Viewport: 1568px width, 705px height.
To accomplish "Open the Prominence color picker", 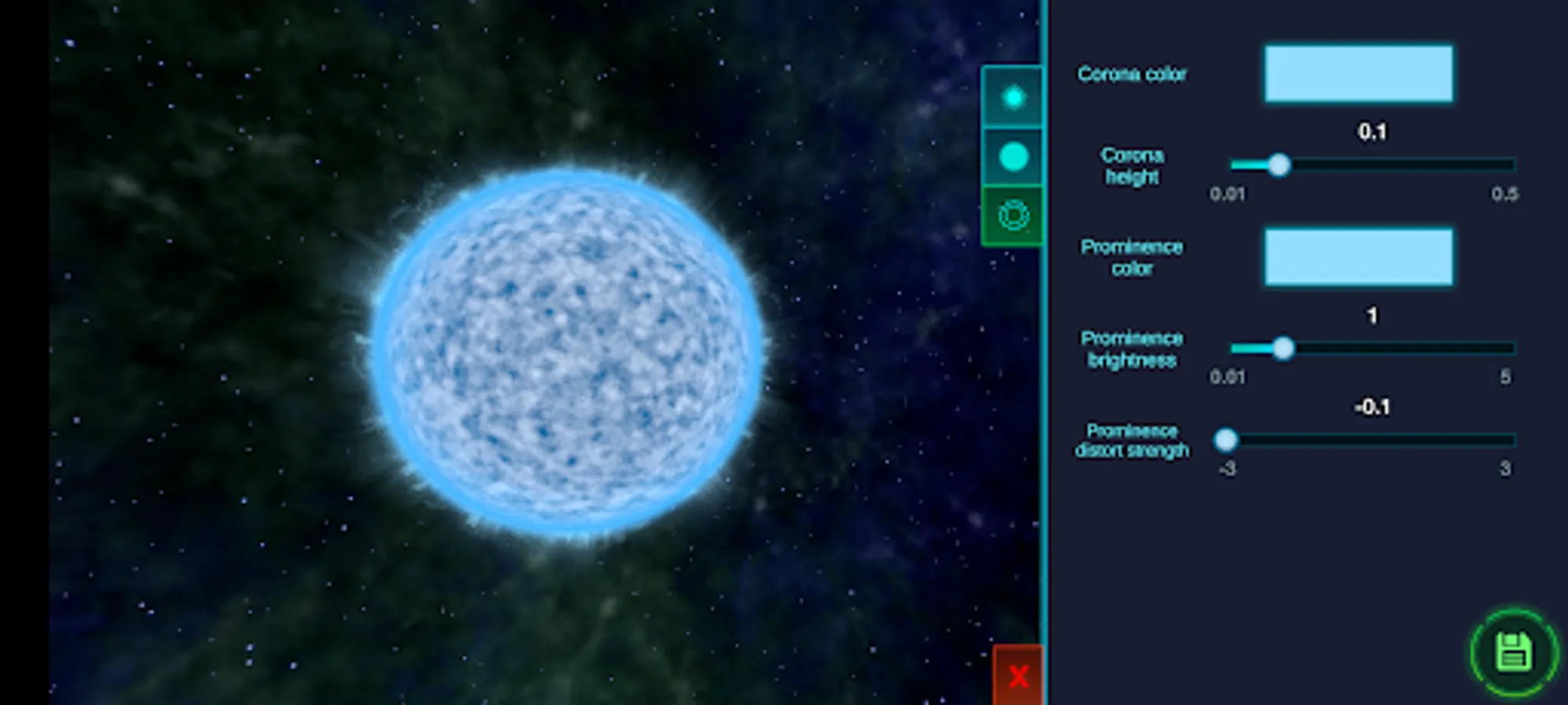I will [1358, 257].
